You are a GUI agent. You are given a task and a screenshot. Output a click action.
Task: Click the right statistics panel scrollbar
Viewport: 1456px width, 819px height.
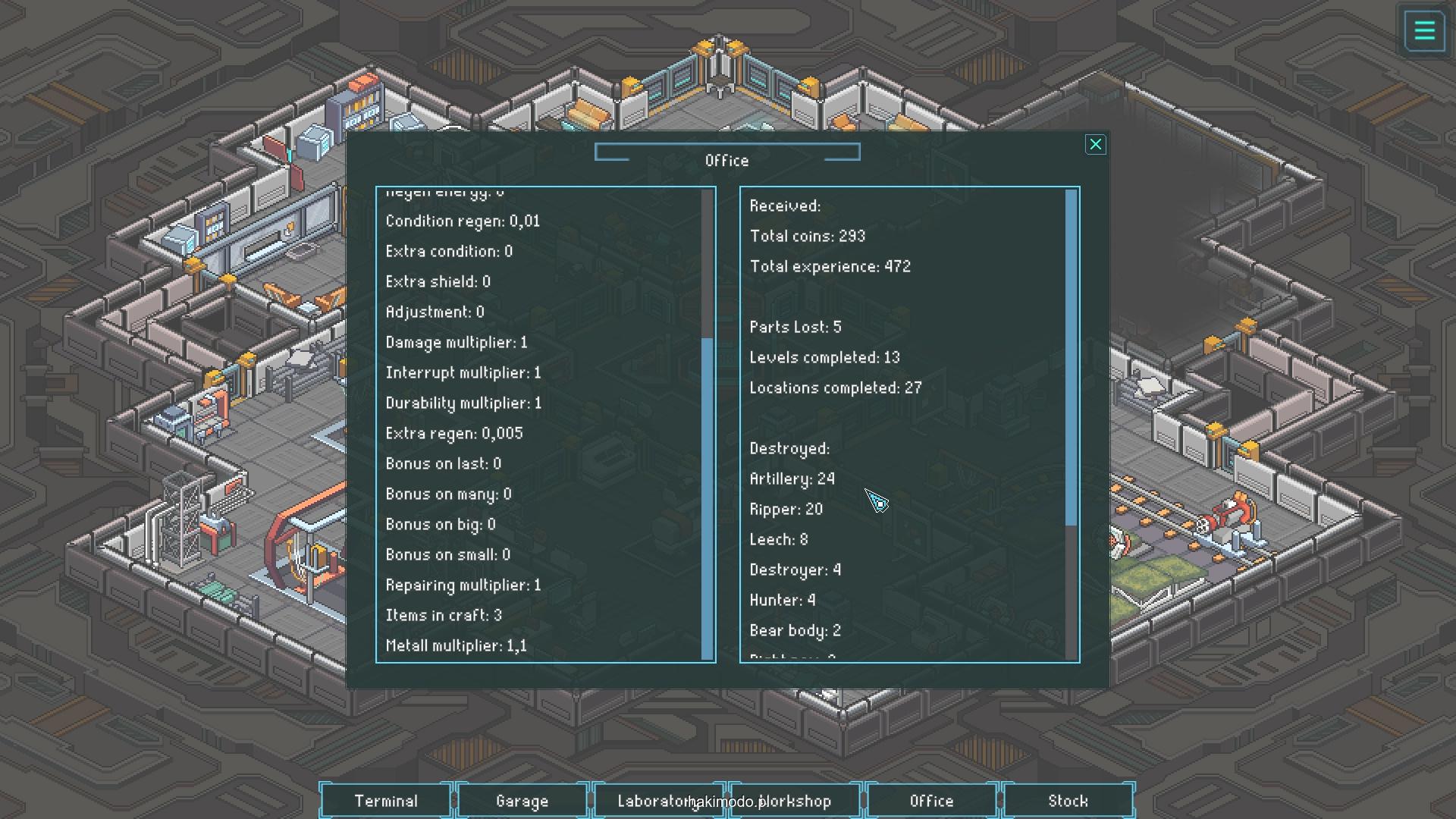(x=1071, y=356)
